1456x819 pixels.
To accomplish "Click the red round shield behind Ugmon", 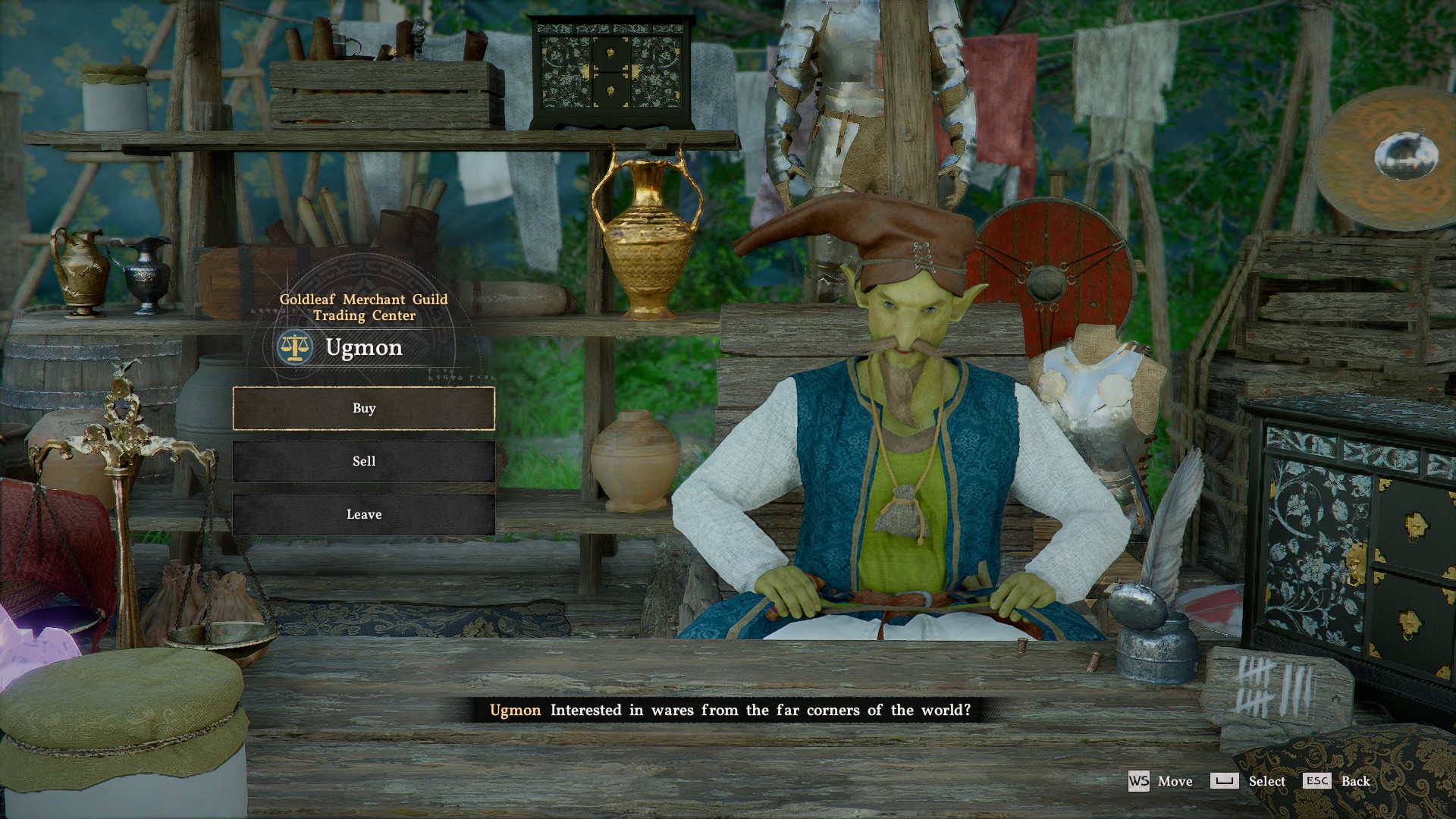I will click(x=1046, y=281).
